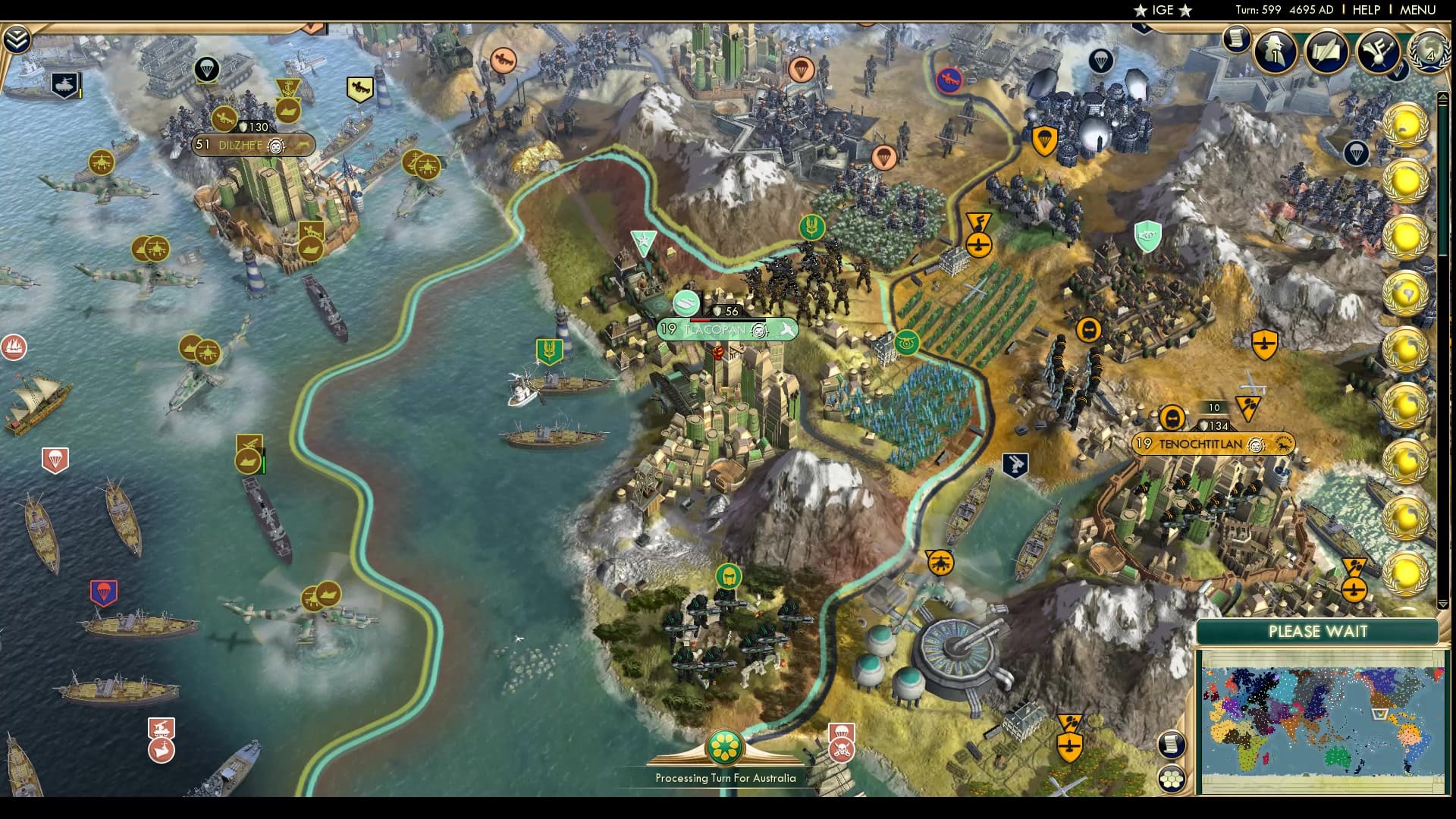The height and width of the screenshot is (819, 1456).
Task: Click the scrollbar up arrow on the right
Action: 1444,98
